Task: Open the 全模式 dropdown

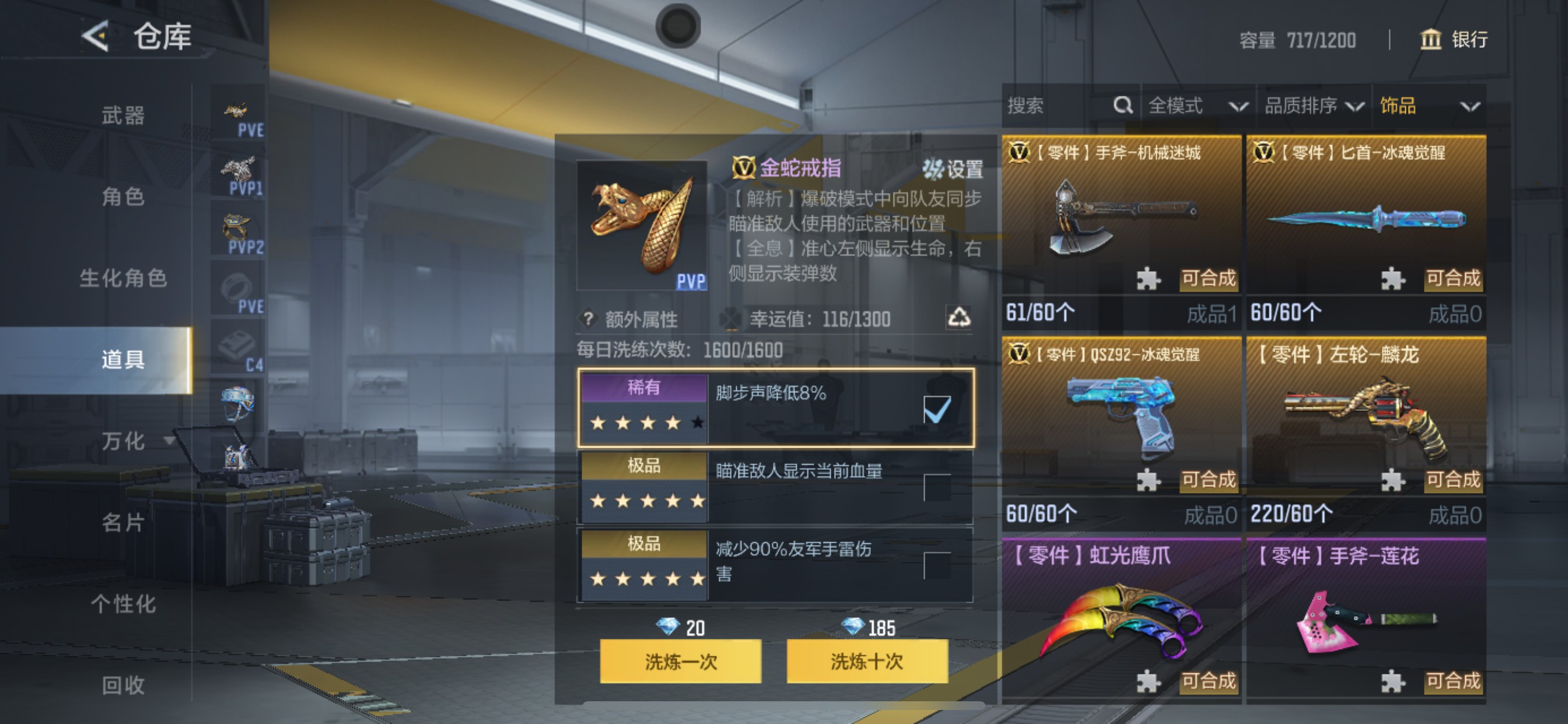Action: pyautogui.click(x=1194, y=106)
